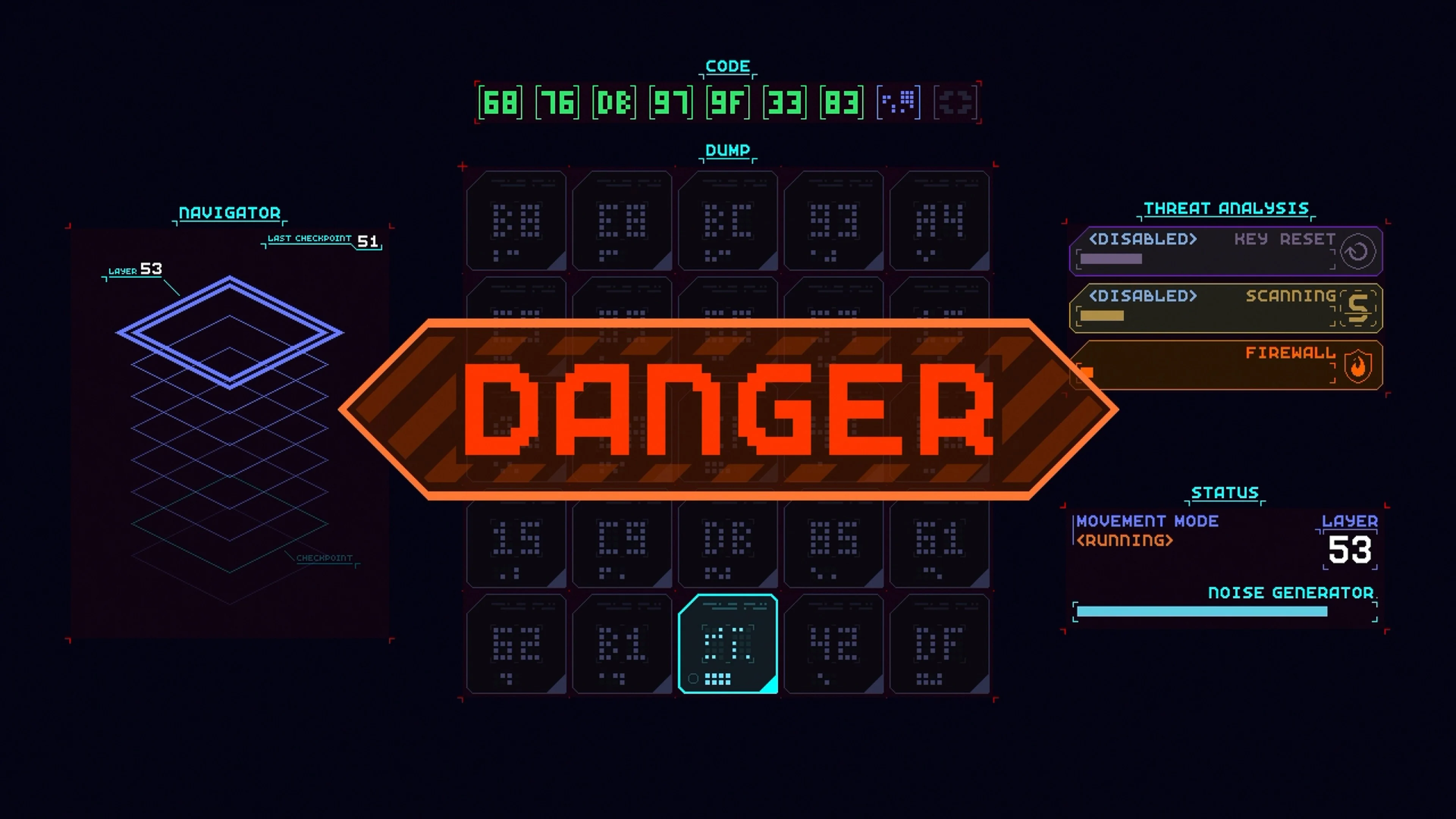Image resolution: width=1456 pixels, height=819 pixels.
Task: Click the empty bracketed slot ending the Code row
Action: coord(956,102)
